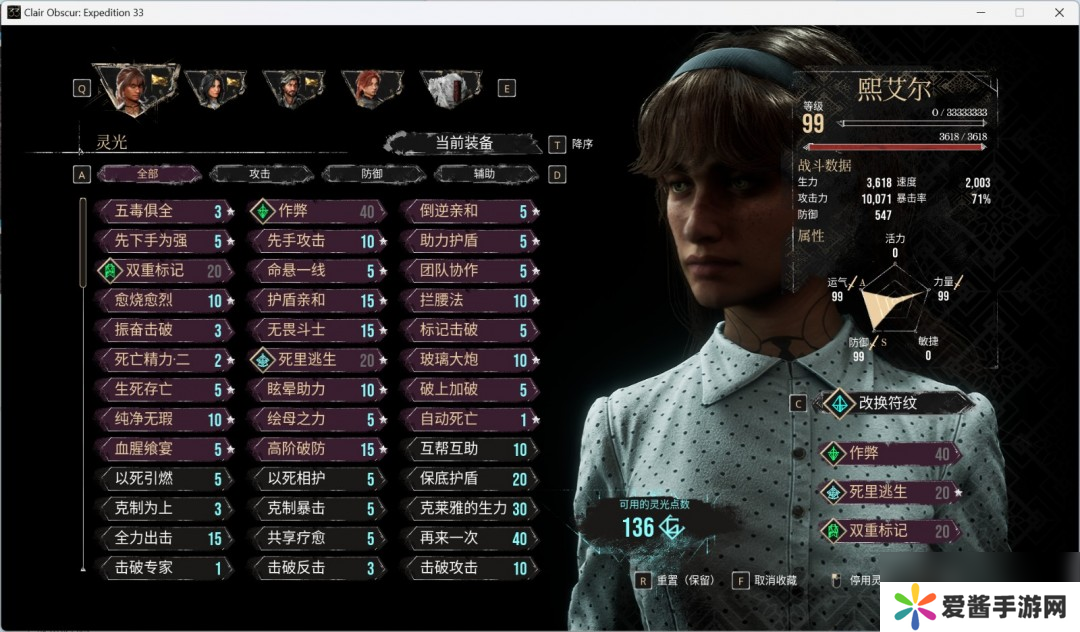Switch to the 防御 filter tab
Viewport: 1080px width, 632px height.
tap(371, 174)
